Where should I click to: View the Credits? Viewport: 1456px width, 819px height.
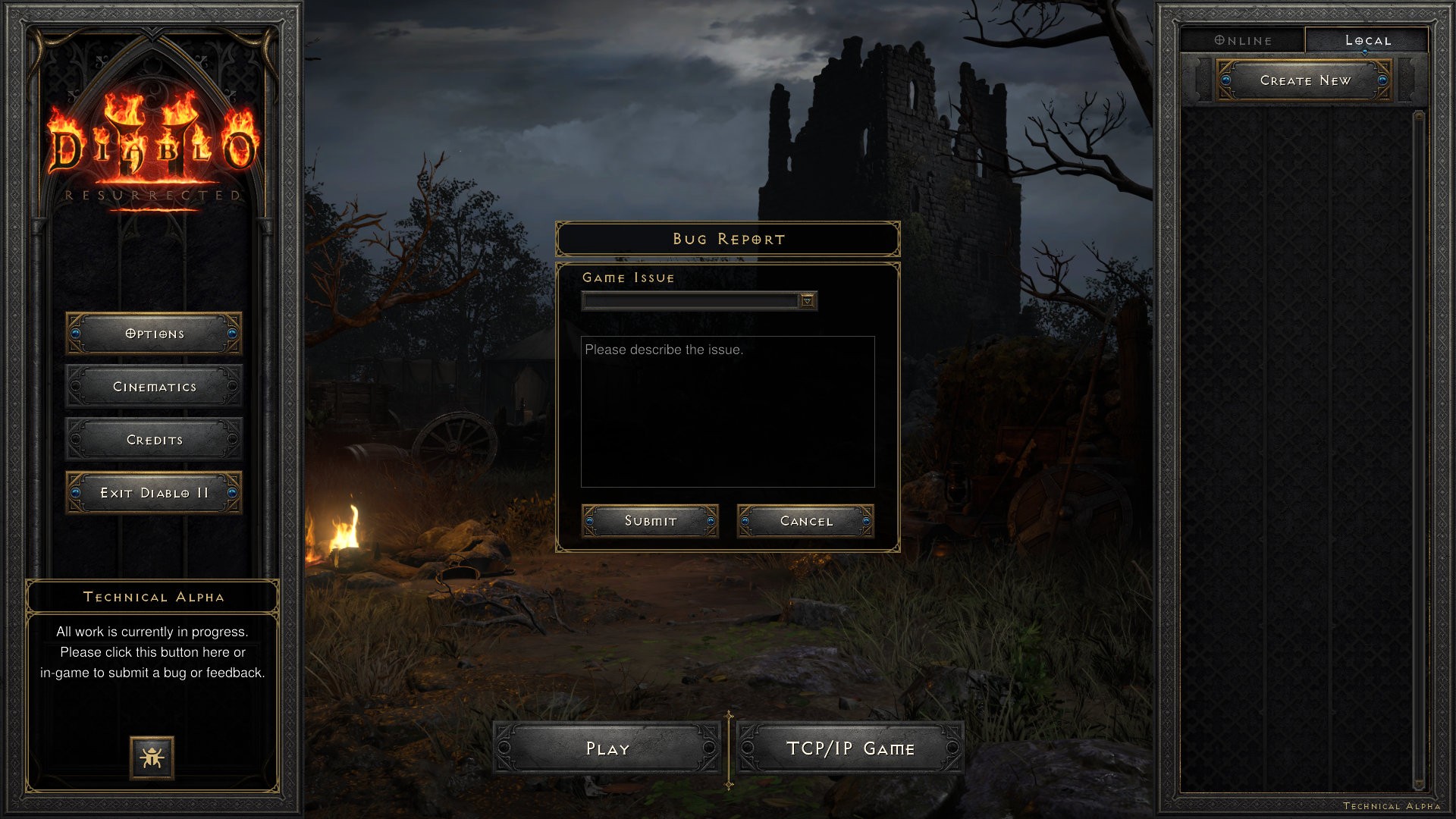pos(154,440)
